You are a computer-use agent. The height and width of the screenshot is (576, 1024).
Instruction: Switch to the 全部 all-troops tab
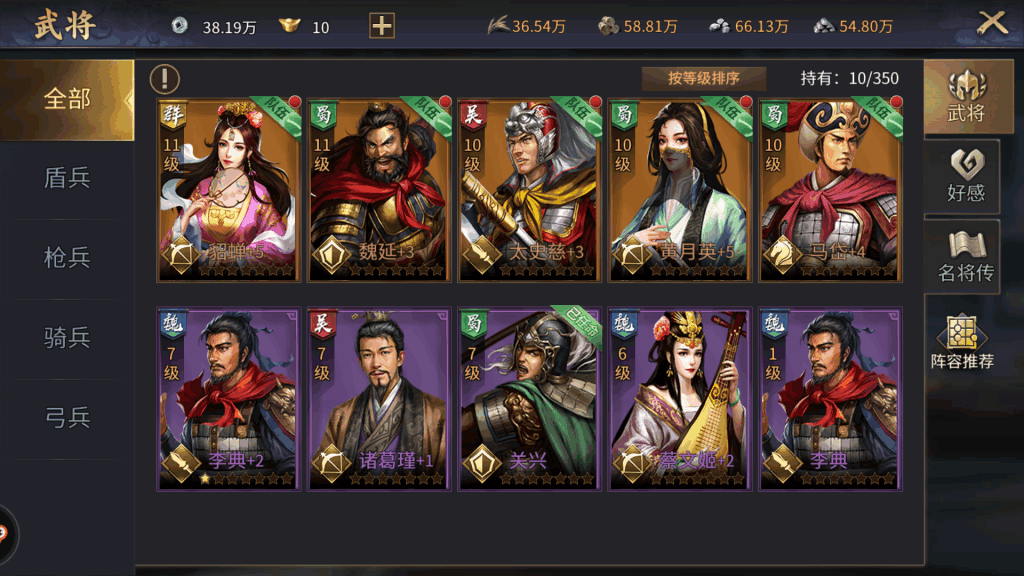coord(67,99)
